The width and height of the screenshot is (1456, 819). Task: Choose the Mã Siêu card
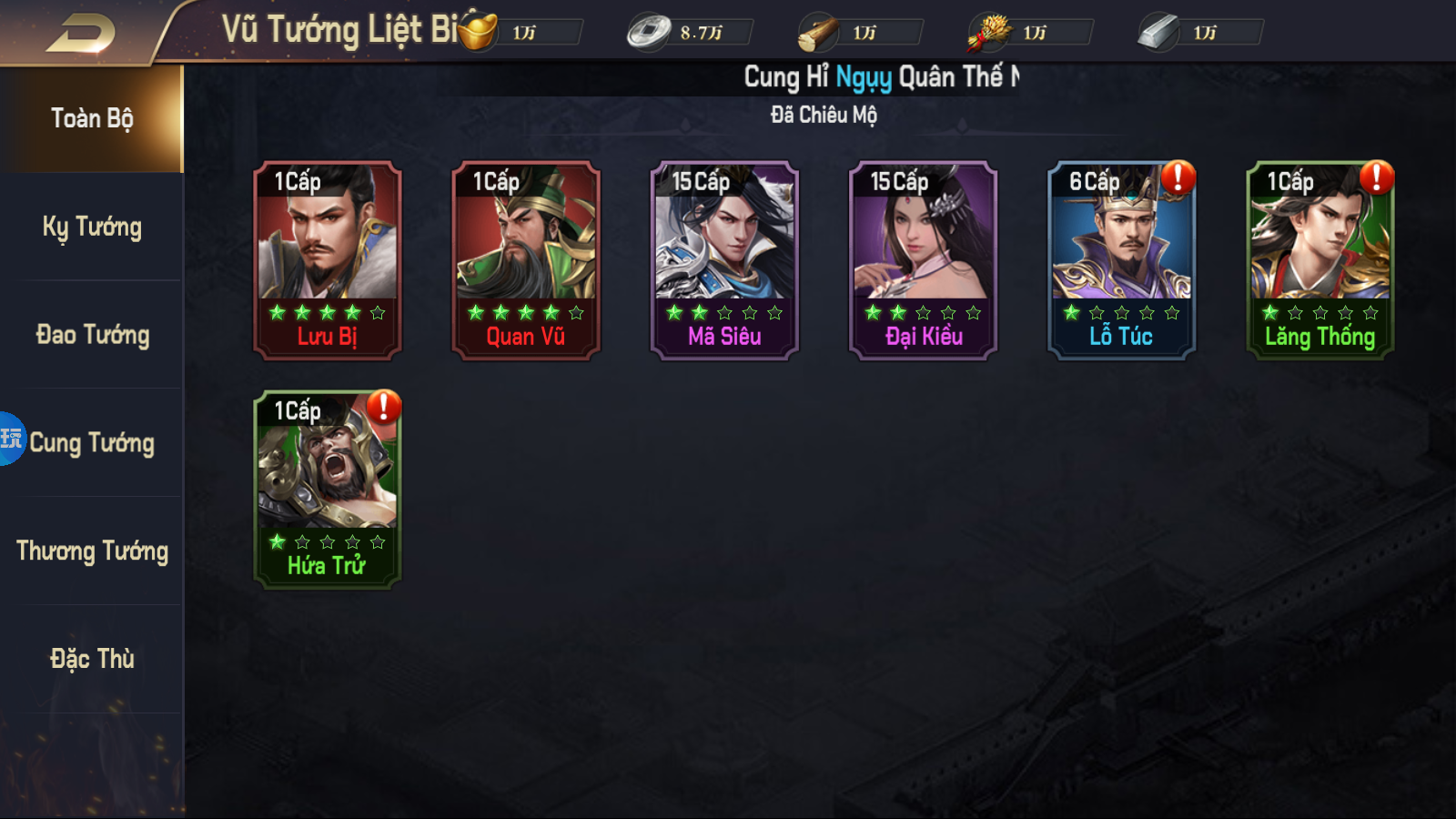(724, 260)
